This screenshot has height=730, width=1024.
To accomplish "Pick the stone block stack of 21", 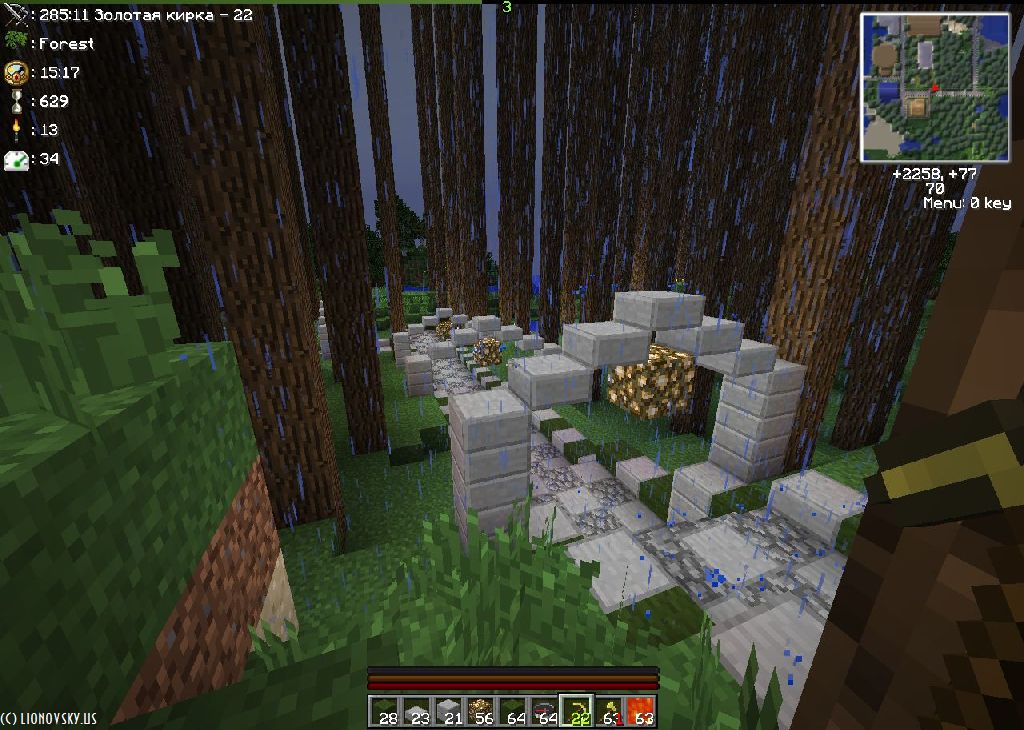I will (x=450, y=711).
